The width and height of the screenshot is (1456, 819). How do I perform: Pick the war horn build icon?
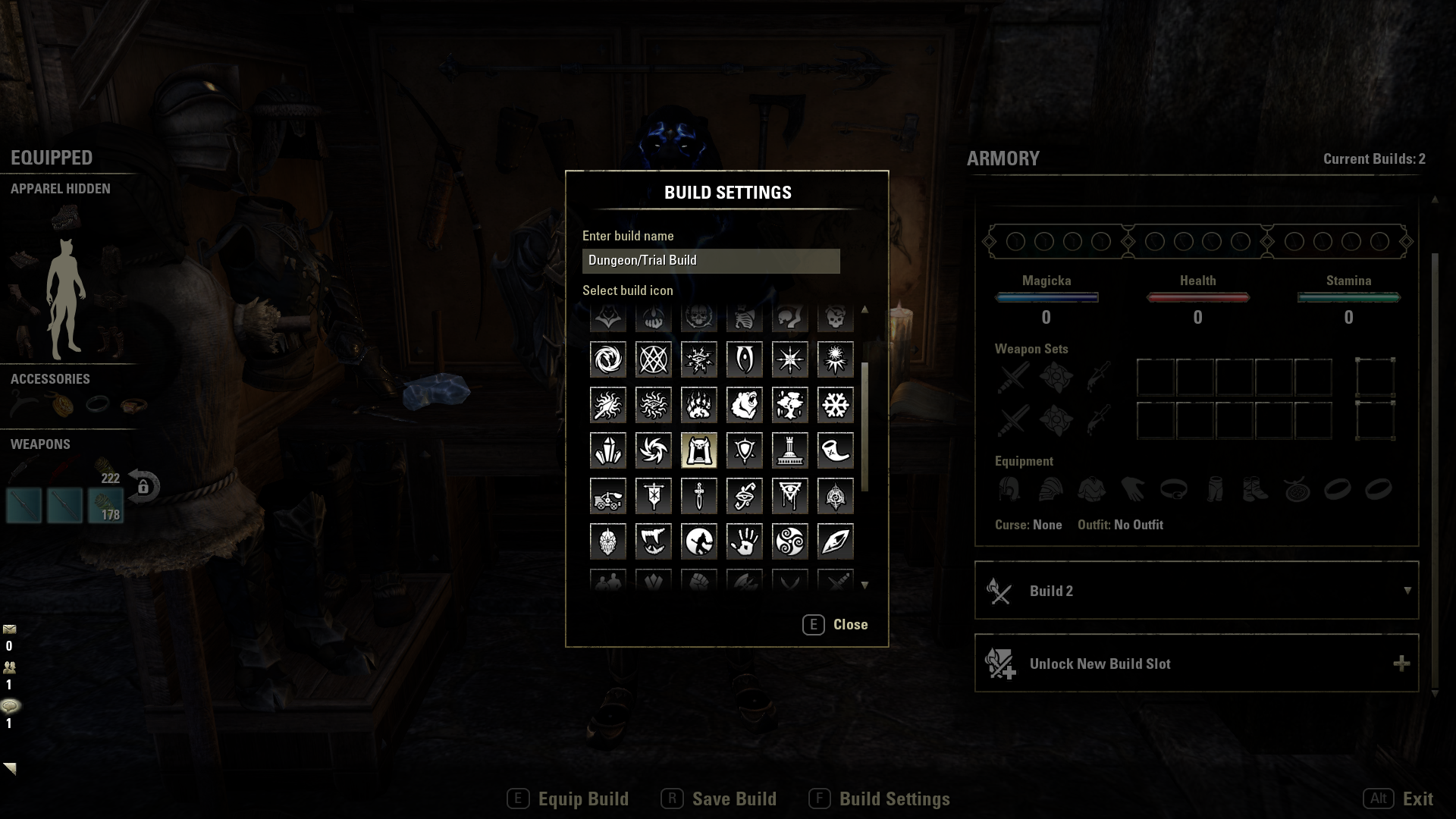(835, 450)
